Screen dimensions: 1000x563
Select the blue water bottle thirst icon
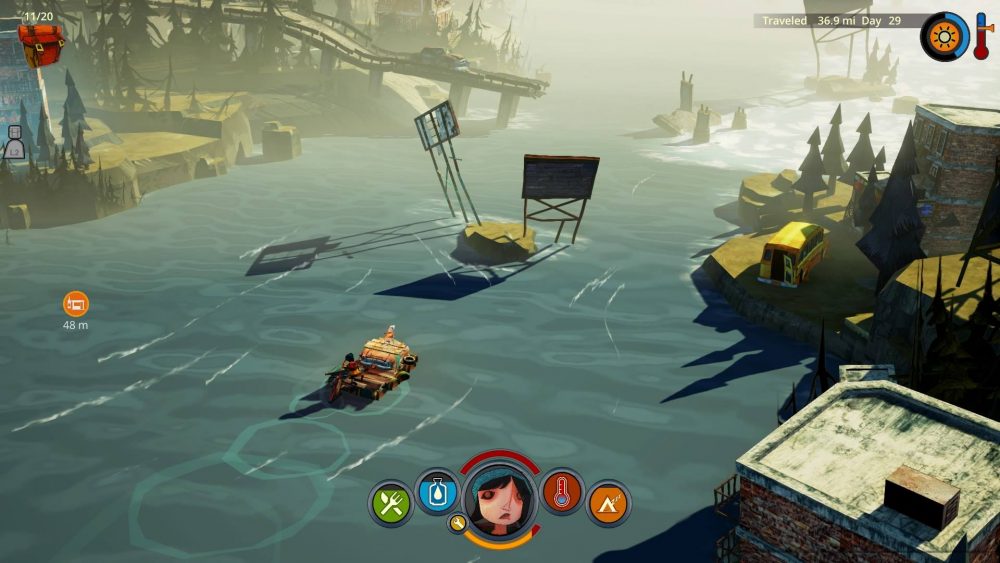(x=436, y=492)
